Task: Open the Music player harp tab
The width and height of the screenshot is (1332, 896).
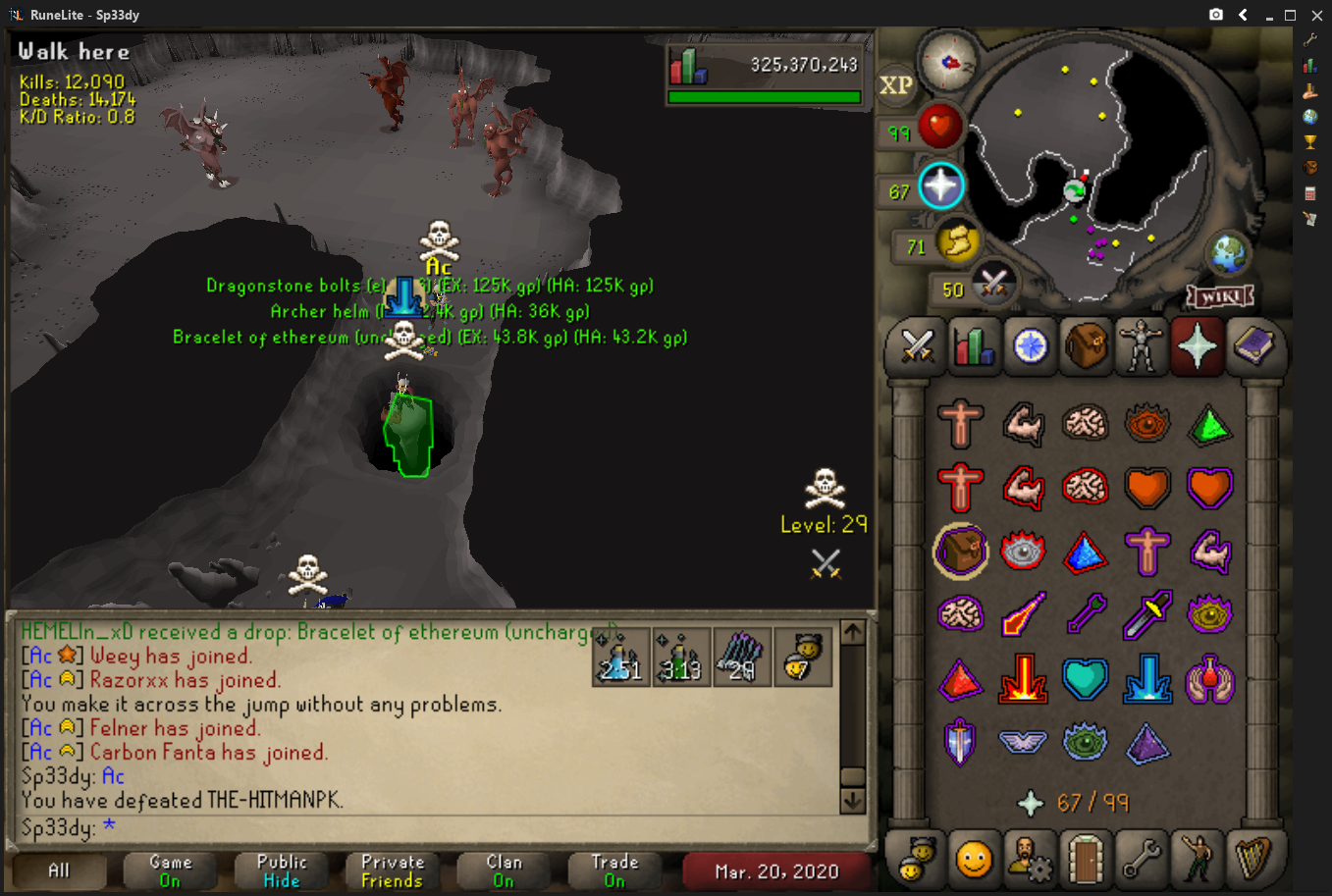Action: tap(1253, 859)
